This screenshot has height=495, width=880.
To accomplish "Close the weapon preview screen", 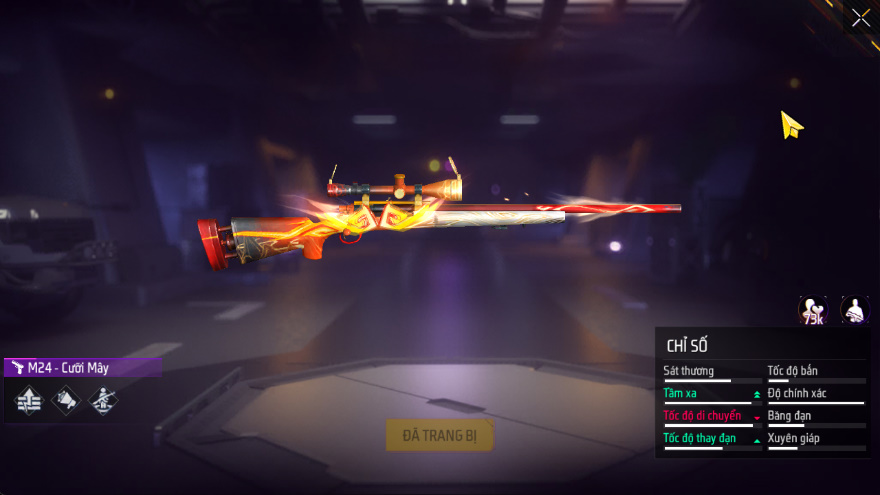I will (x=860, y=18).
